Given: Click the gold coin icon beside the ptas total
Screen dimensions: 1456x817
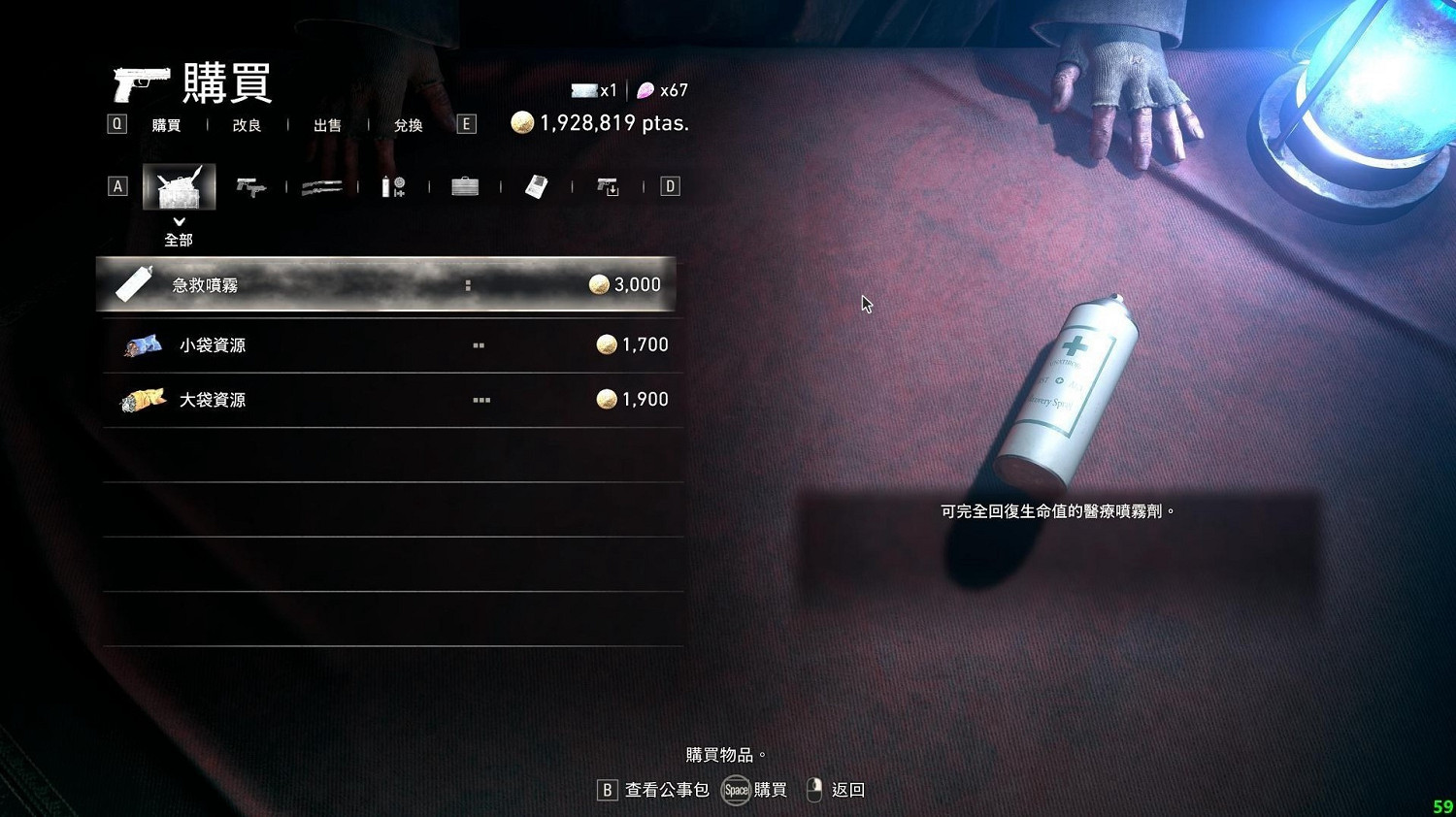Looking at the screenshot, I should (x=524, y=122).
